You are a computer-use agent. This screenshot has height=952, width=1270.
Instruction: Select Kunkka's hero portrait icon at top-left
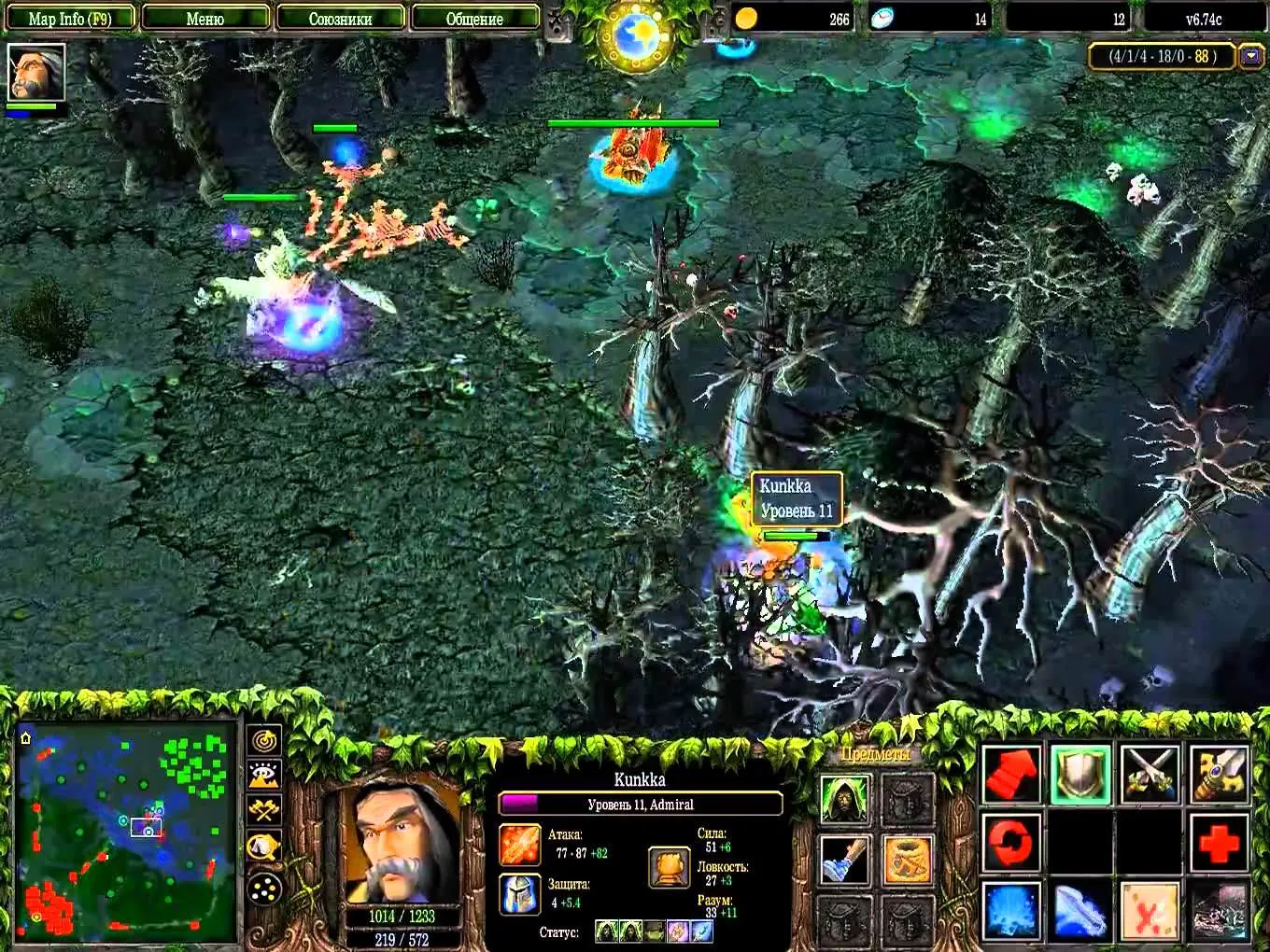click(36, 73)
